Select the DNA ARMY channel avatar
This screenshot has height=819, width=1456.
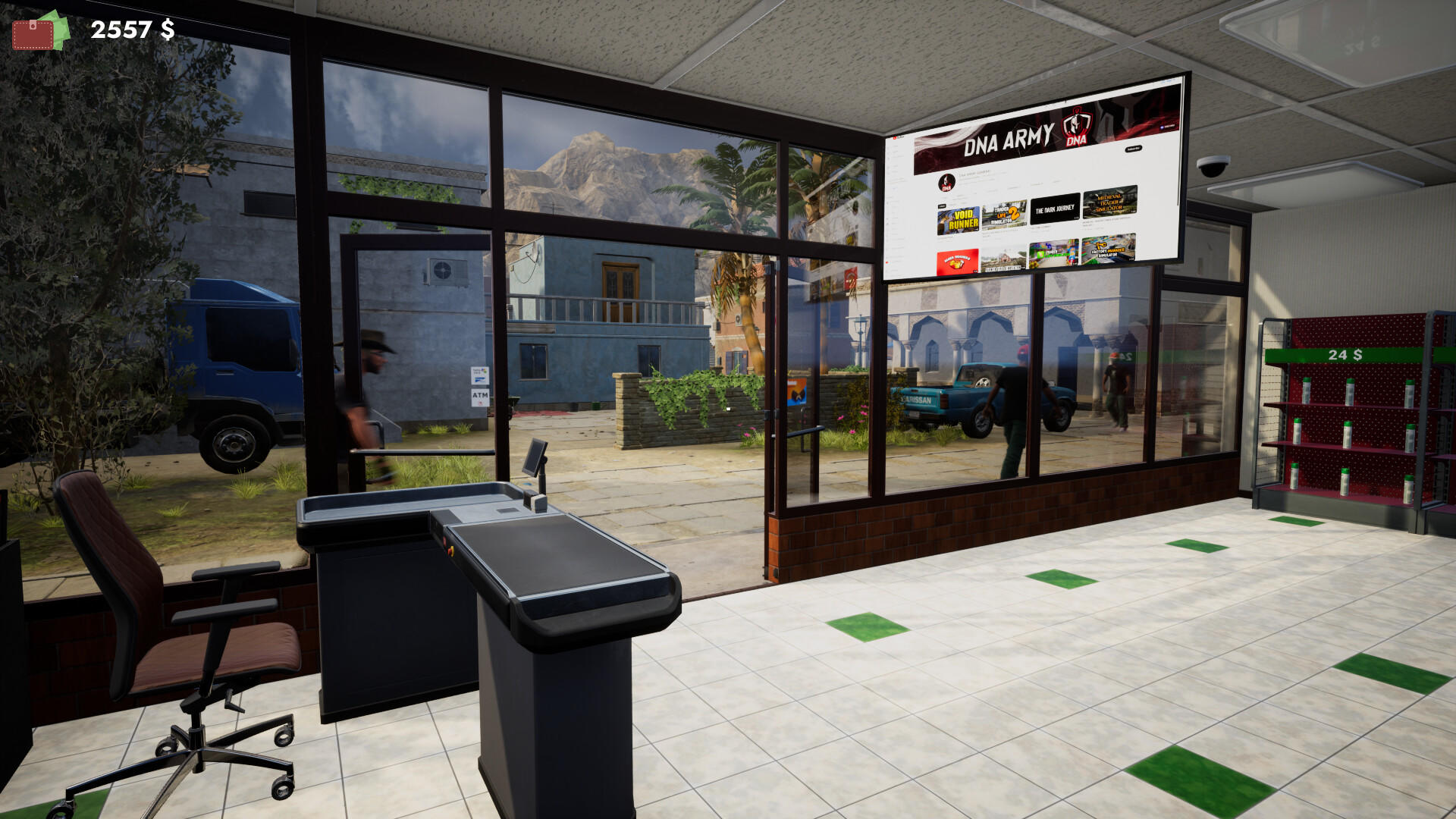pyautogui.click(x=946, y=182)
